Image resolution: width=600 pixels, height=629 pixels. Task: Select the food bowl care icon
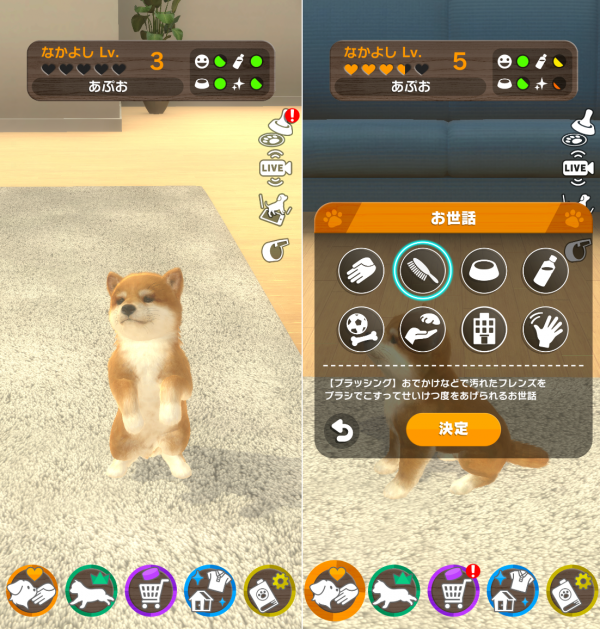[484, 268]
